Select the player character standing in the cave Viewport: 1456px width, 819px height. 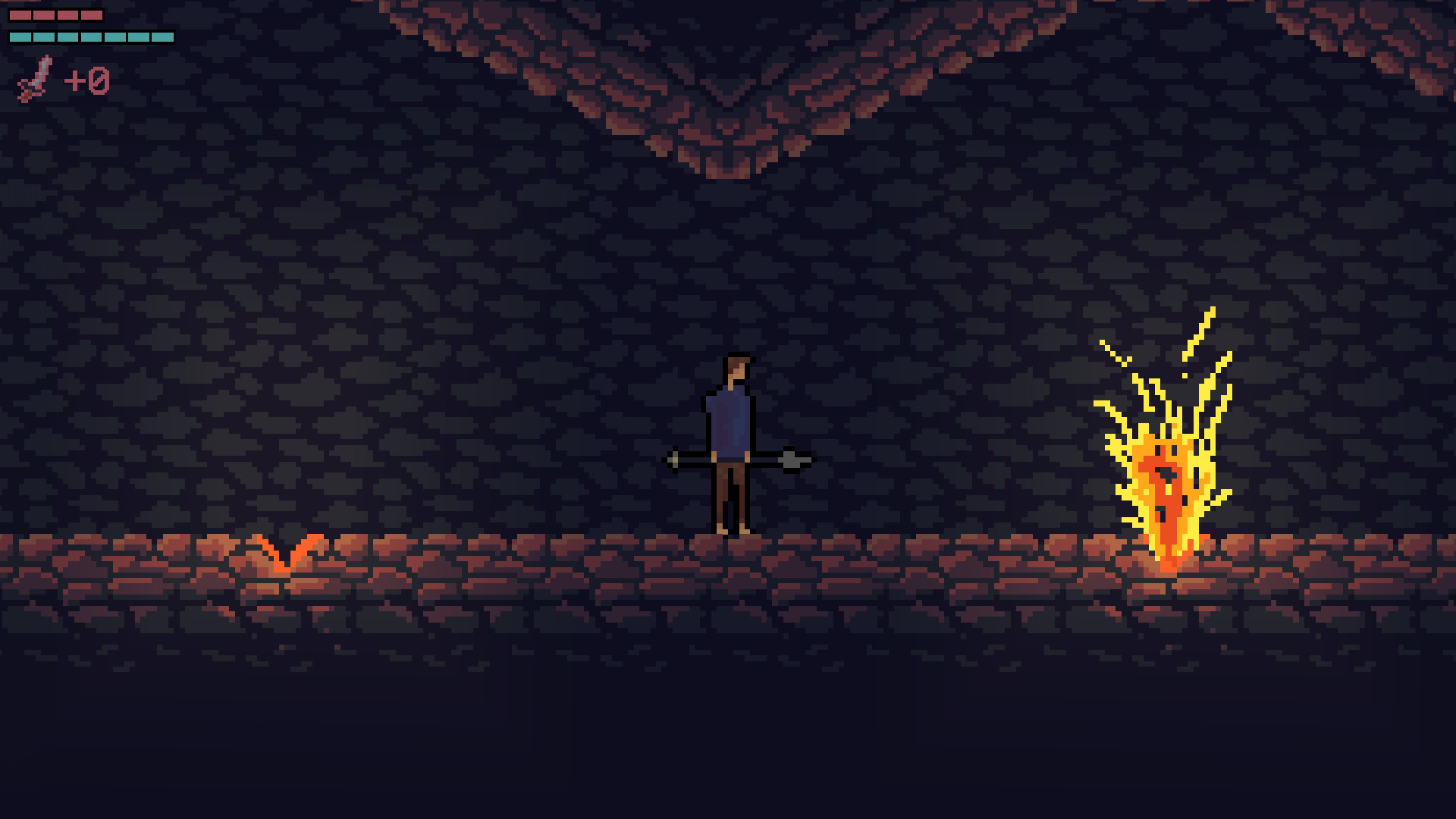point(730,440)
